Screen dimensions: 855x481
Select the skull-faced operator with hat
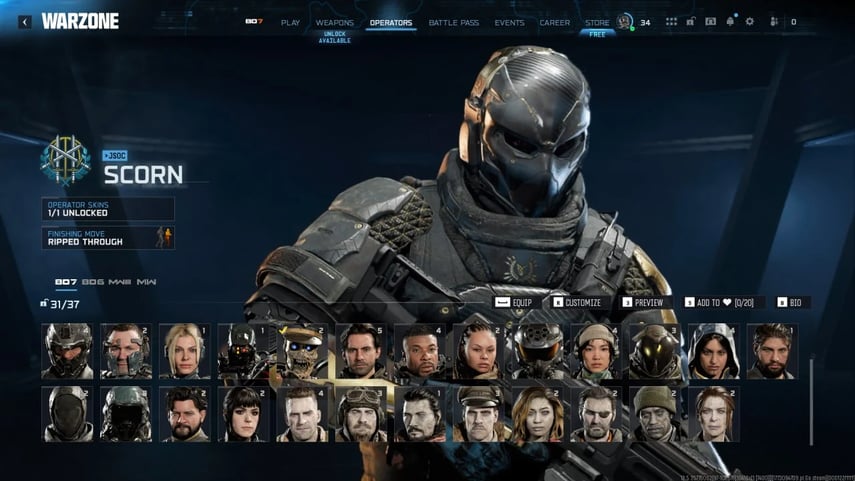pyautogui.click(x=302, y=350)
